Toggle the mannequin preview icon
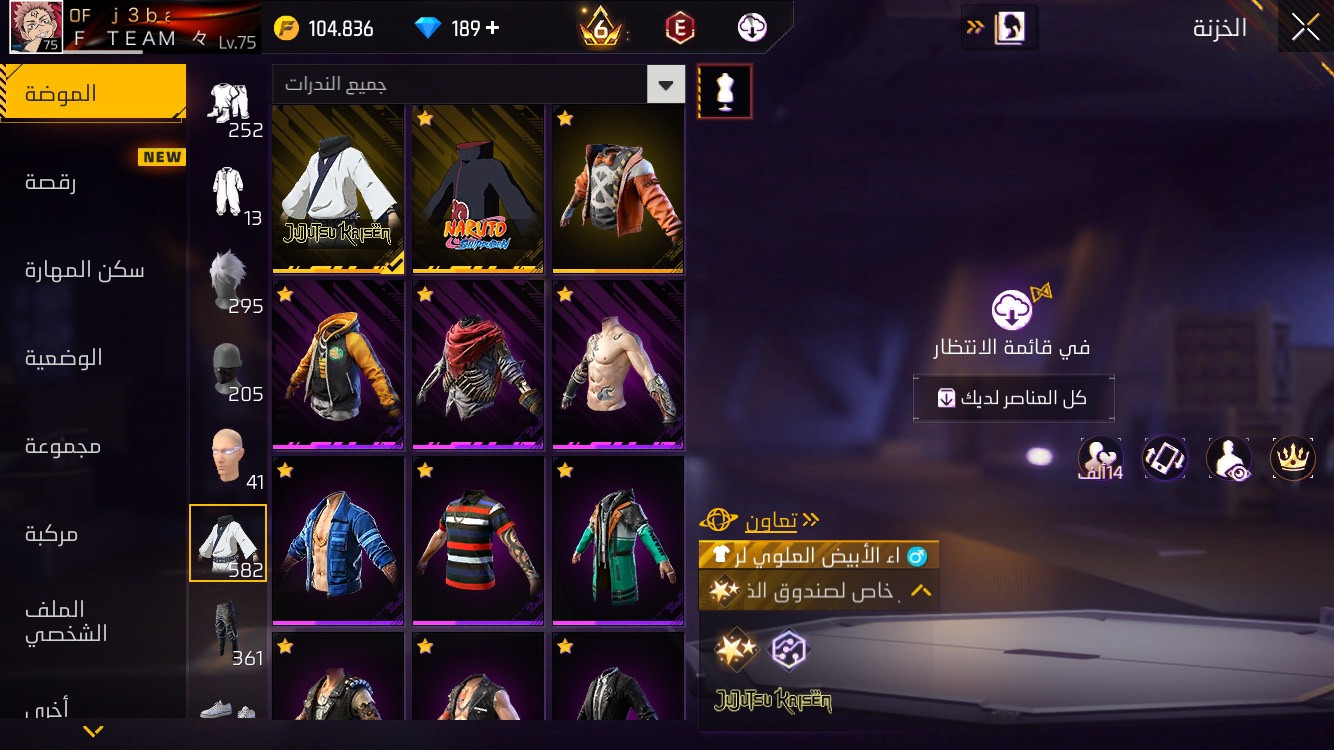 pyautogui.click(x=725, y=92)
